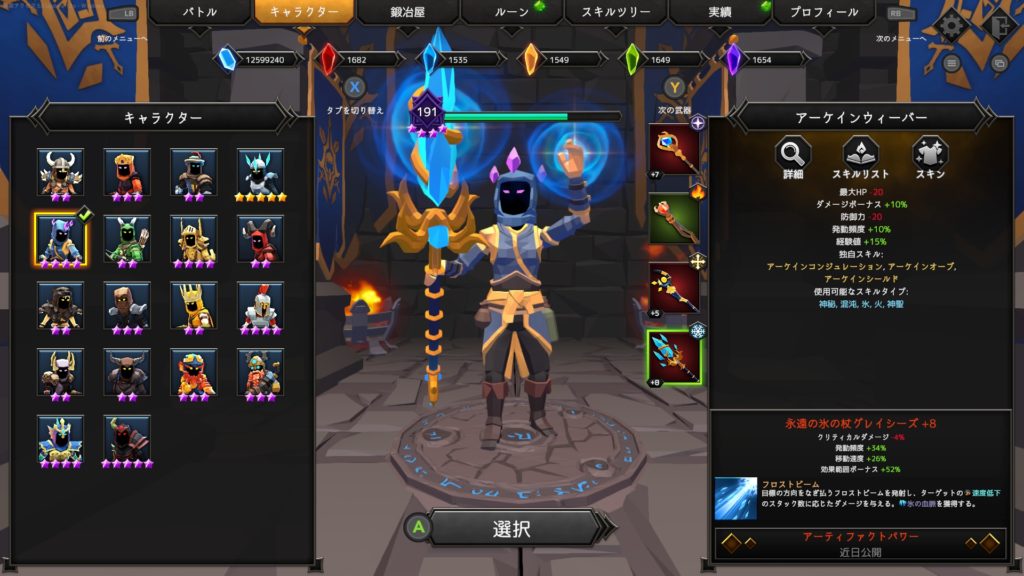Select the fire staff on green background

click(x=673, y=217)
